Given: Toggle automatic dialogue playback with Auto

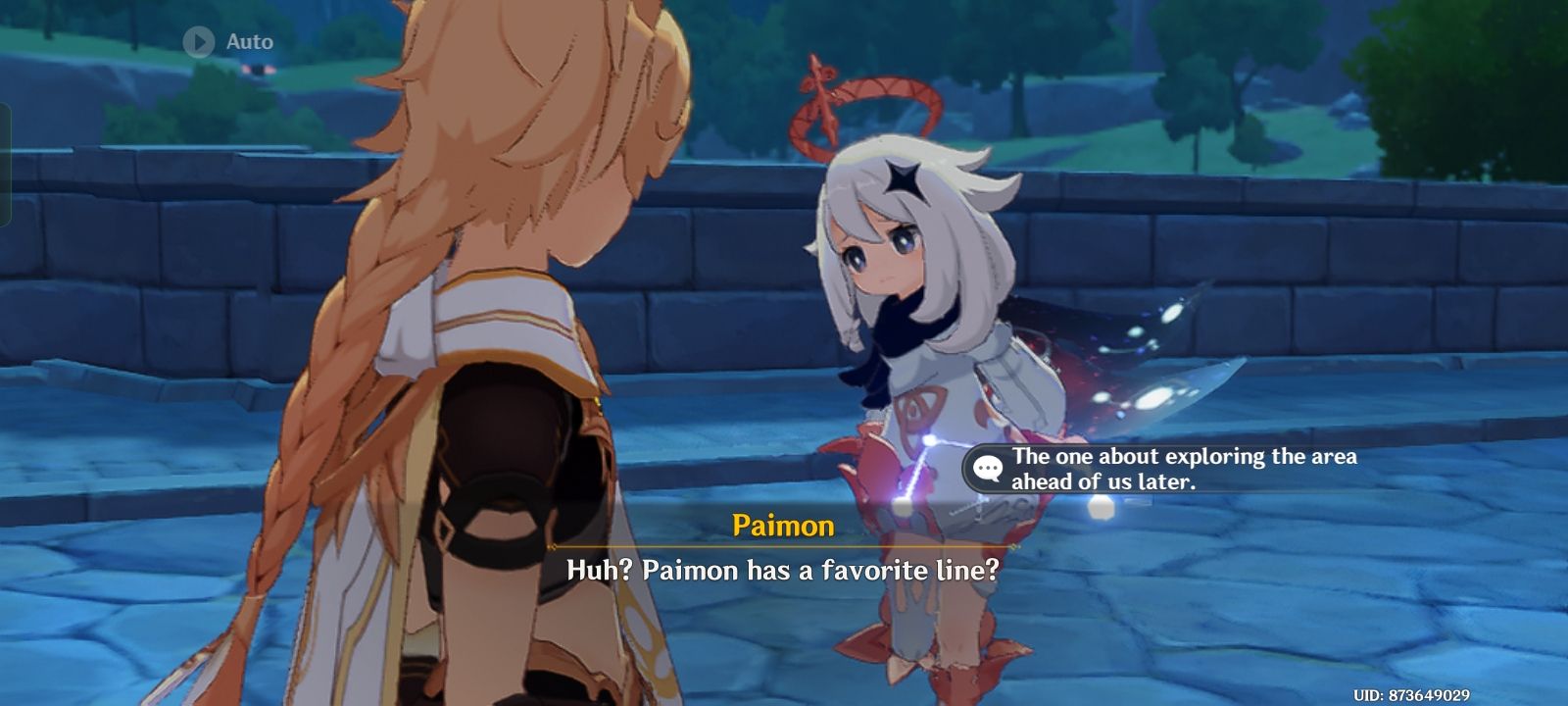Looking at the screenshot, I should point(225,41).
